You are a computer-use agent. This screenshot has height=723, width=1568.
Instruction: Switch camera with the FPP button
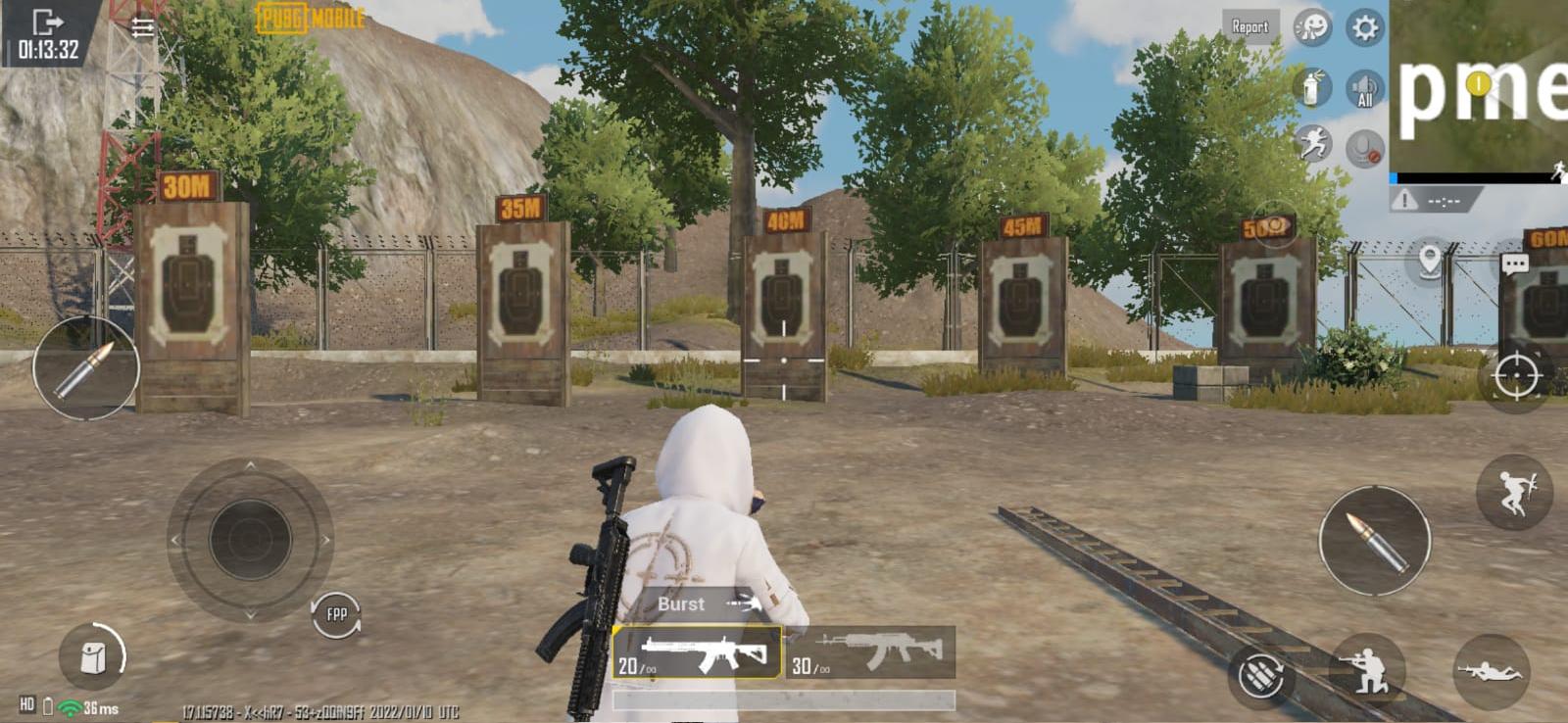[x=334, y=615]
